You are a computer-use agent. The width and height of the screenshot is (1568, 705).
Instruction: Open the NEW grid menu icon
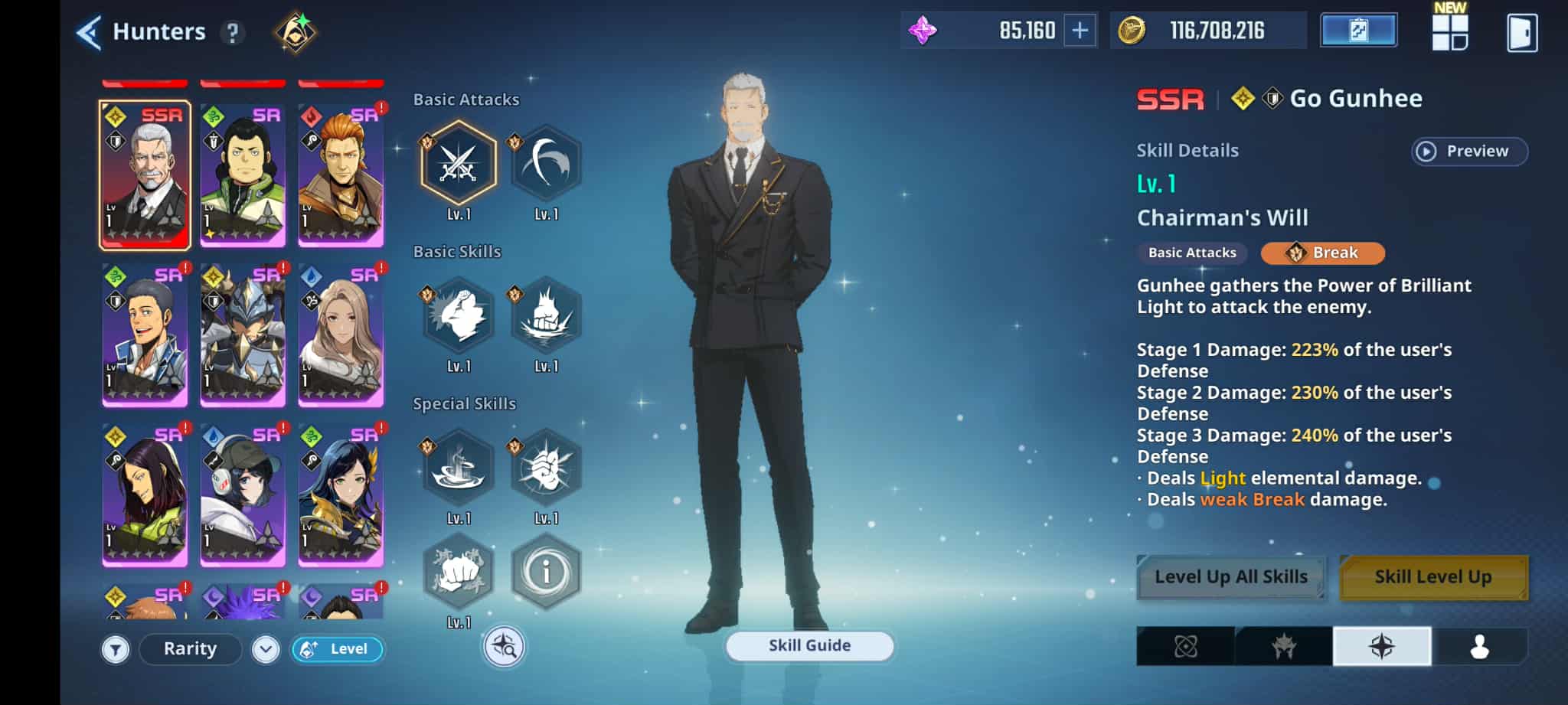(x=1449, y=32)
